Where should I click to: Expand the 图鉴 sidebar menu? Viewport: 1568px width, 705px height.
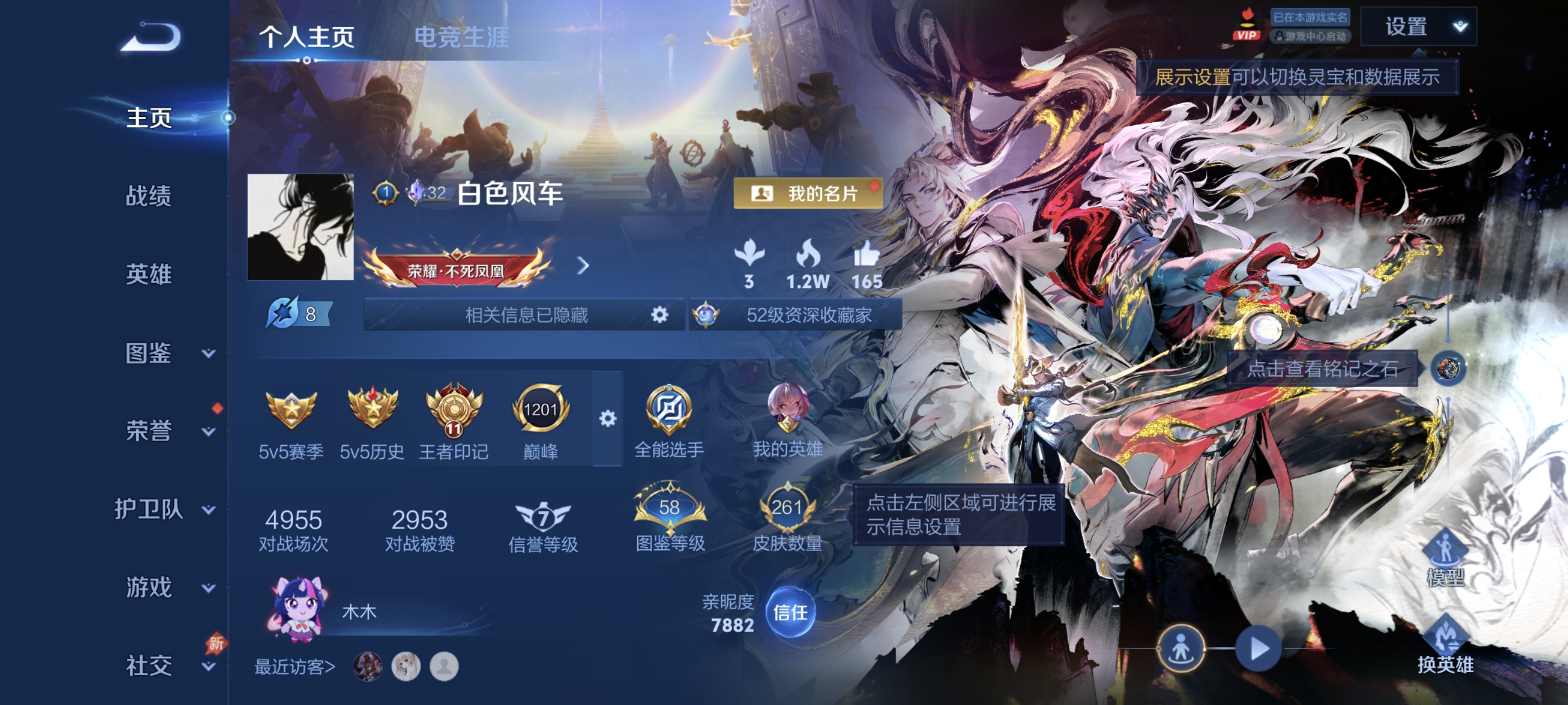coord(149,352)
